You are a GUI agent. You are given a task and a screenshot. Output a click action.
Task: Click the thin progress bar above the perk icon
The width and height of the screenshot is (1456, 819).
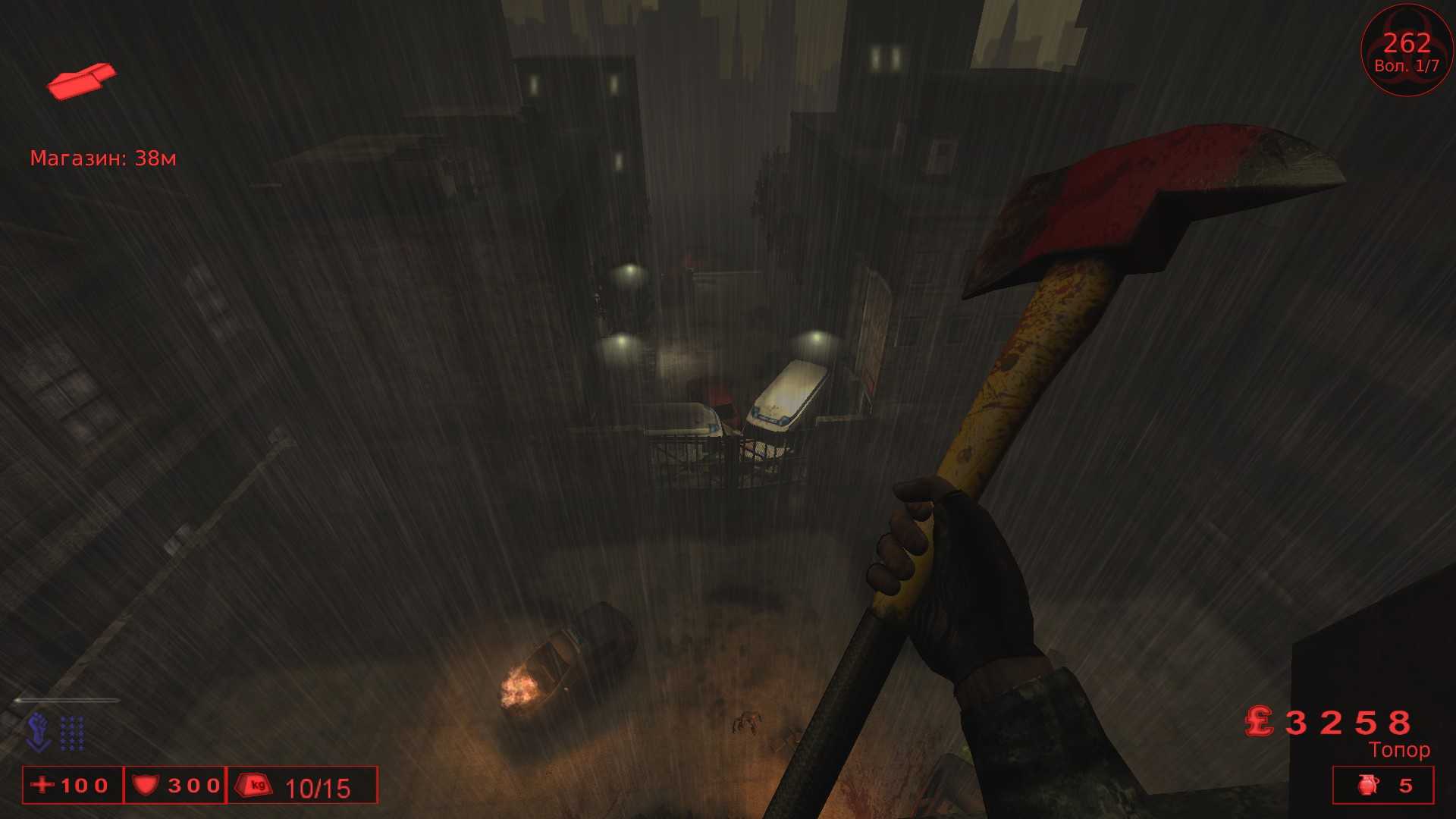(x=68, y=701)
